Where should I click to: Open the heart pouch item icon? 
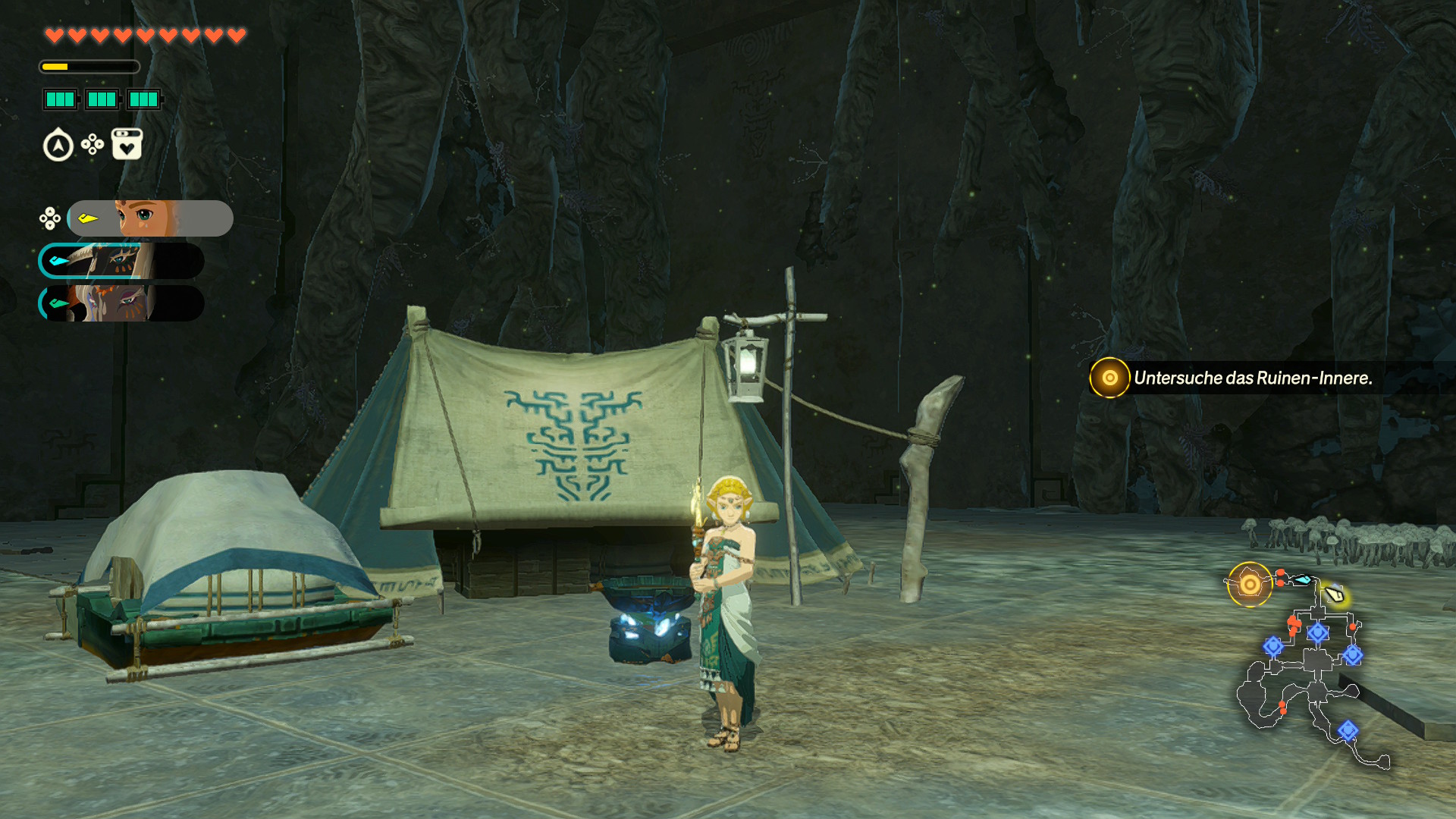pos(127,144)
